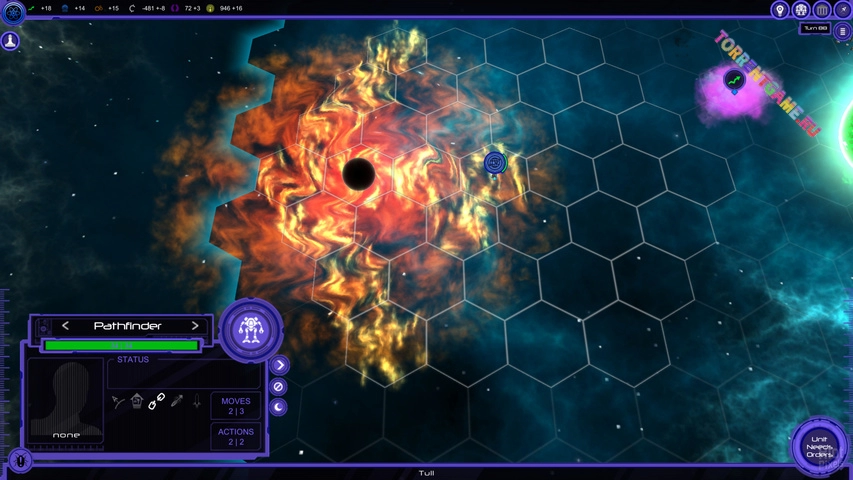Open the stacked-lines list menu button
The height and width of the screenshot is (480, 853).
[842, 32]
